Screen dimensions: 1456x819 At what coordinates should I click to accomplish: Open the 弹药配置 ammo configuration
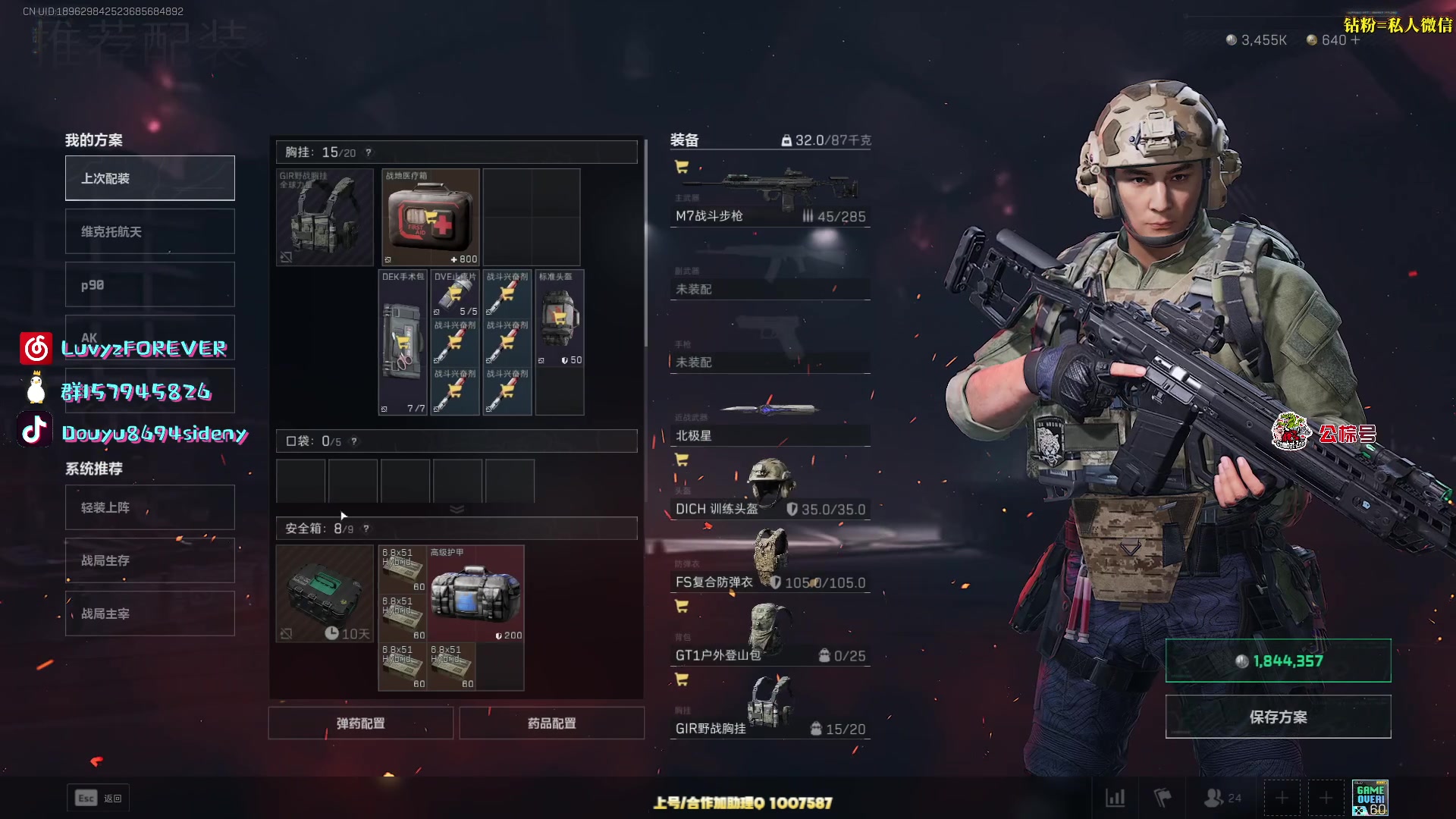pyautogui.click(x=360, y=723)
